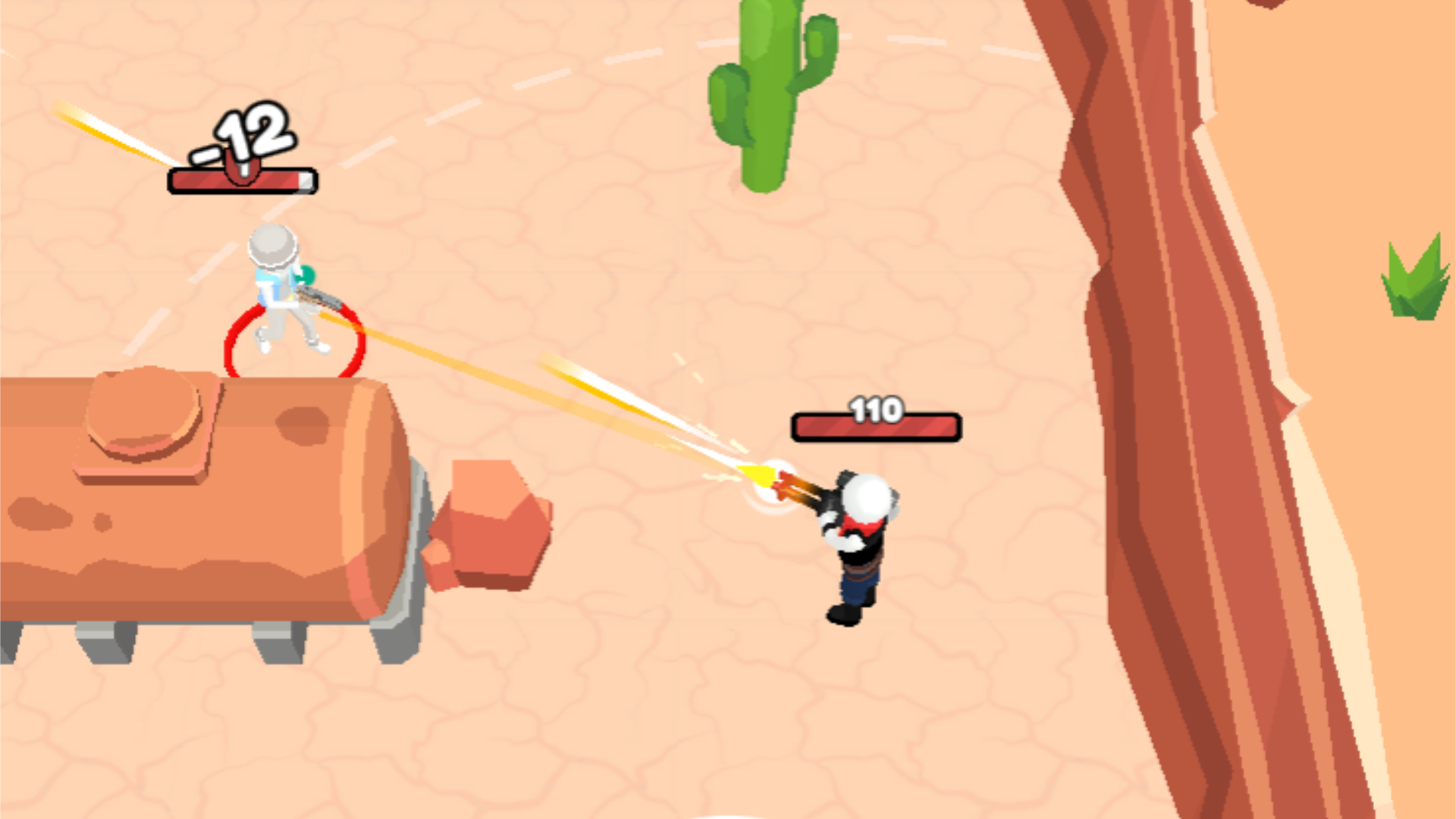1456x819 pixels.
Task: Click the 110 health label above the player
Action: click(877, 409)
